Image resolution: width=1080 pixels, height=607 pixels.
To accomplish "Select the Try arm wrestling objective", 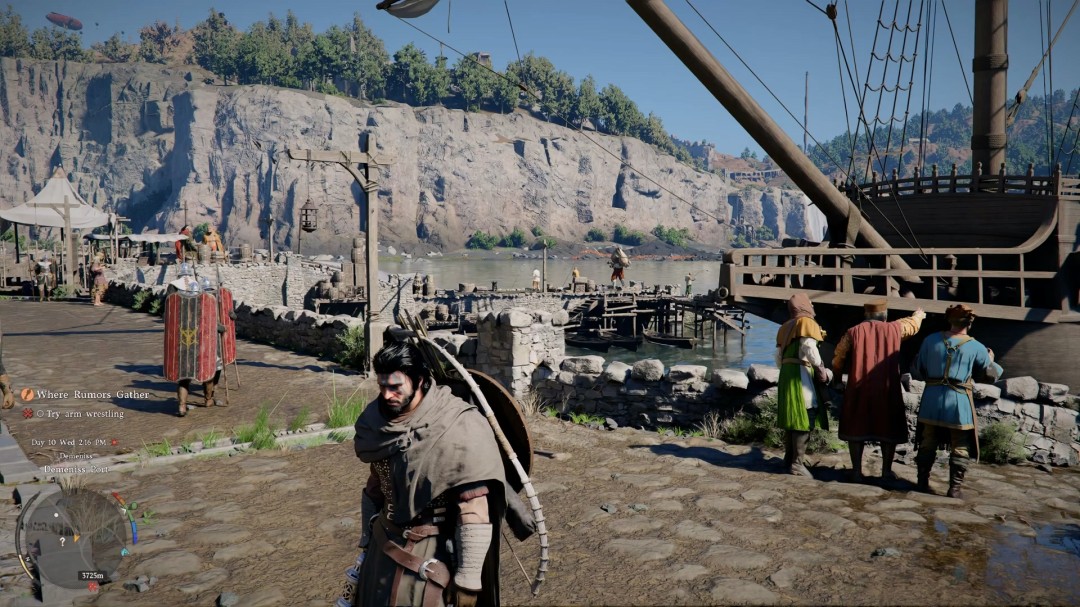I will pyautogui.click(x=80, y=413).
